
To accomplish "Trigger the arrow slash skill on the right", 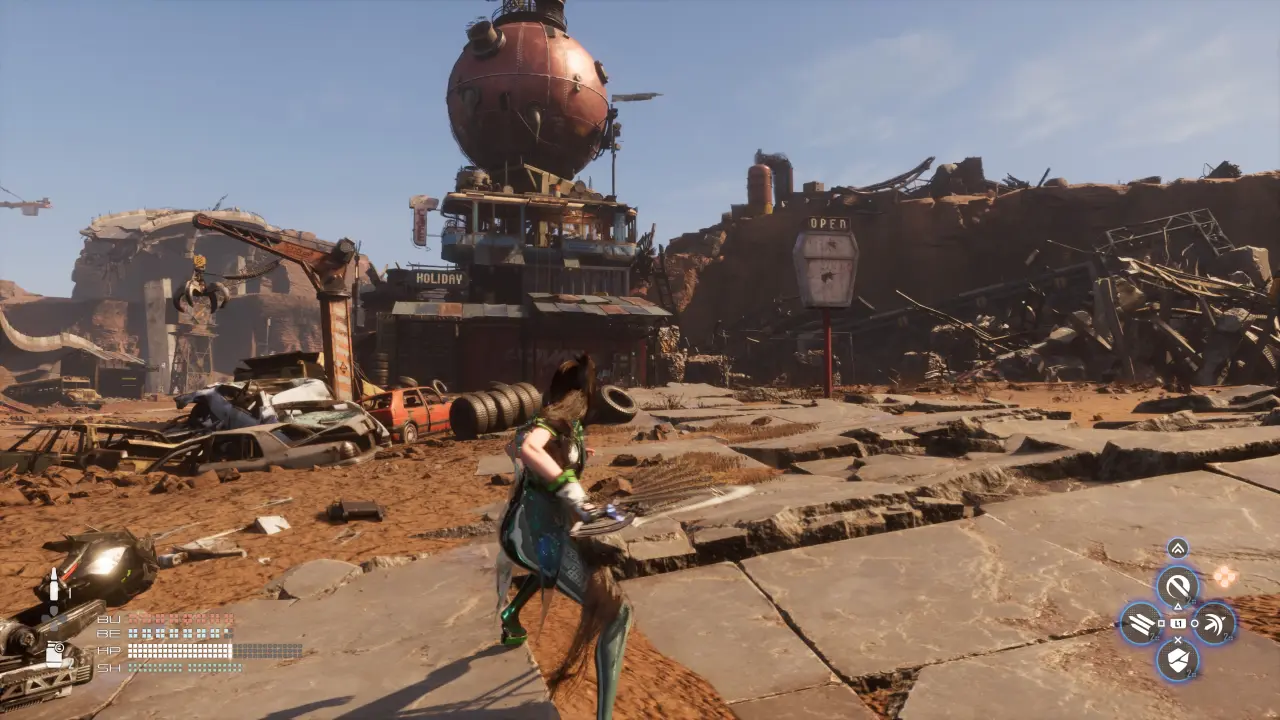I will [x=1215, y=623].
